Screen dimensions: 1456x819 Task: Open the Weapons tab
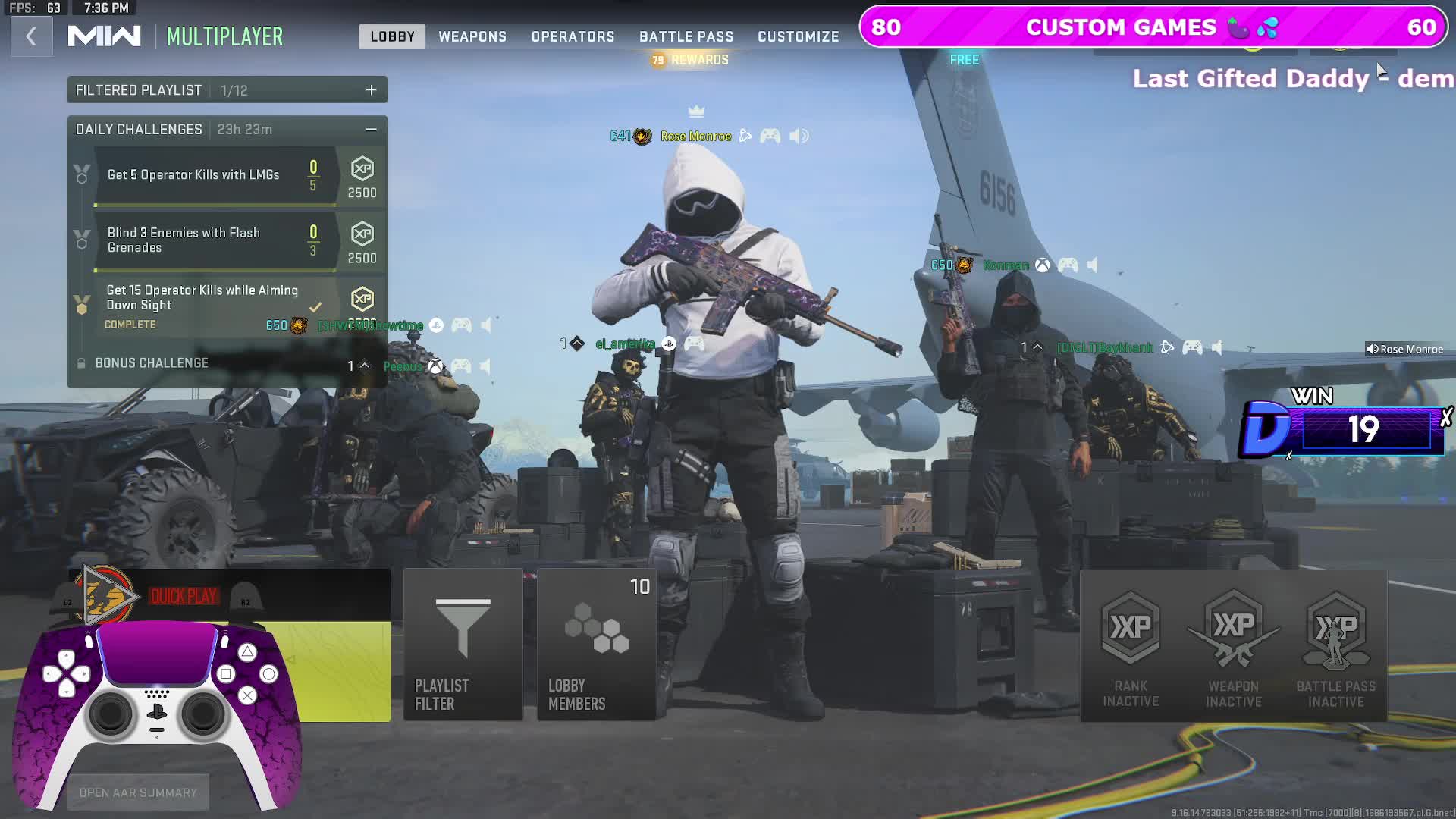pyautogui.click(x=472, y=36)
